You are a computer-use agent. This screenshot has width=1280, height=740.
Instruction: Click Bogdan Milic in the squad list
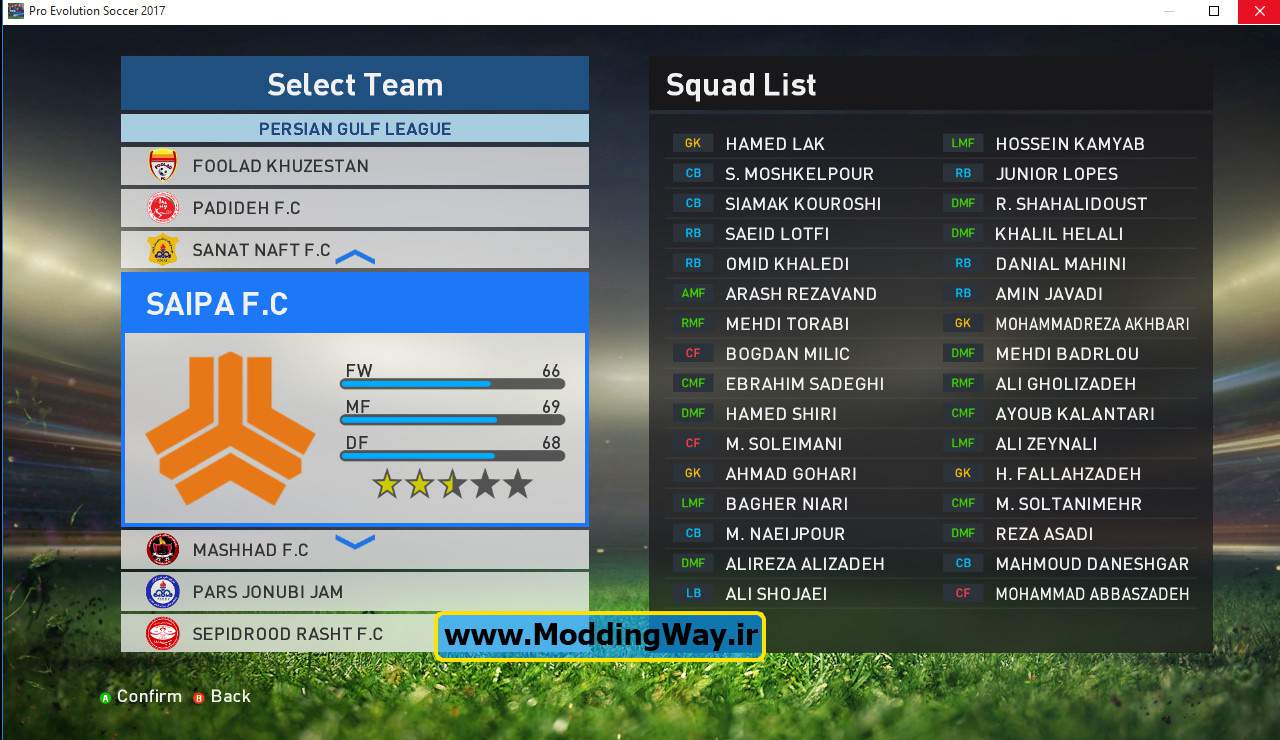[x=787, y=354]
